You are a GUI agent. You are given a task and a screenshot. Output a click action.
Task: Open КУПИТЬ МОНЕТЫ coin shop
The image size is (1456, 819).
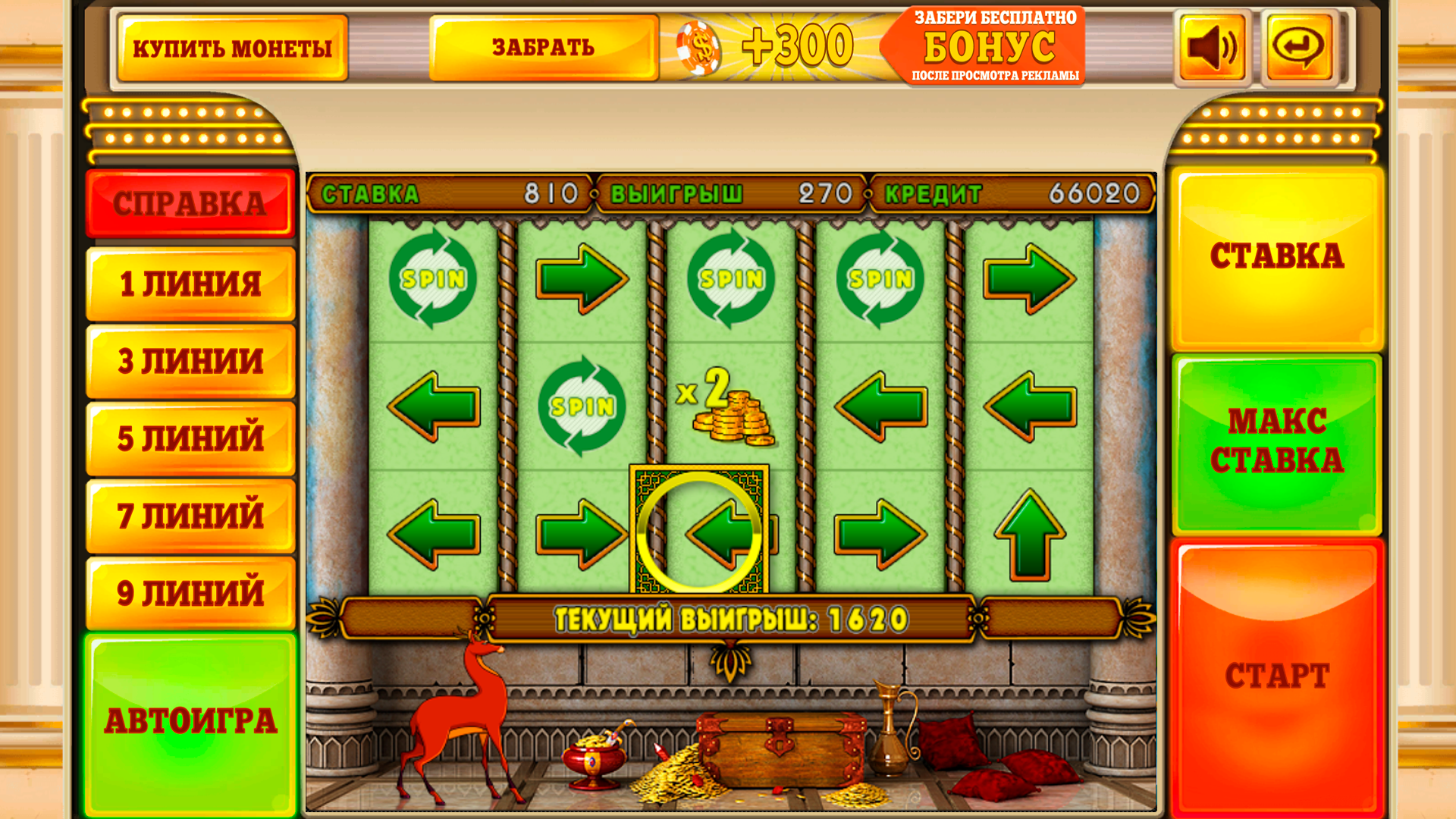(233, 48)
